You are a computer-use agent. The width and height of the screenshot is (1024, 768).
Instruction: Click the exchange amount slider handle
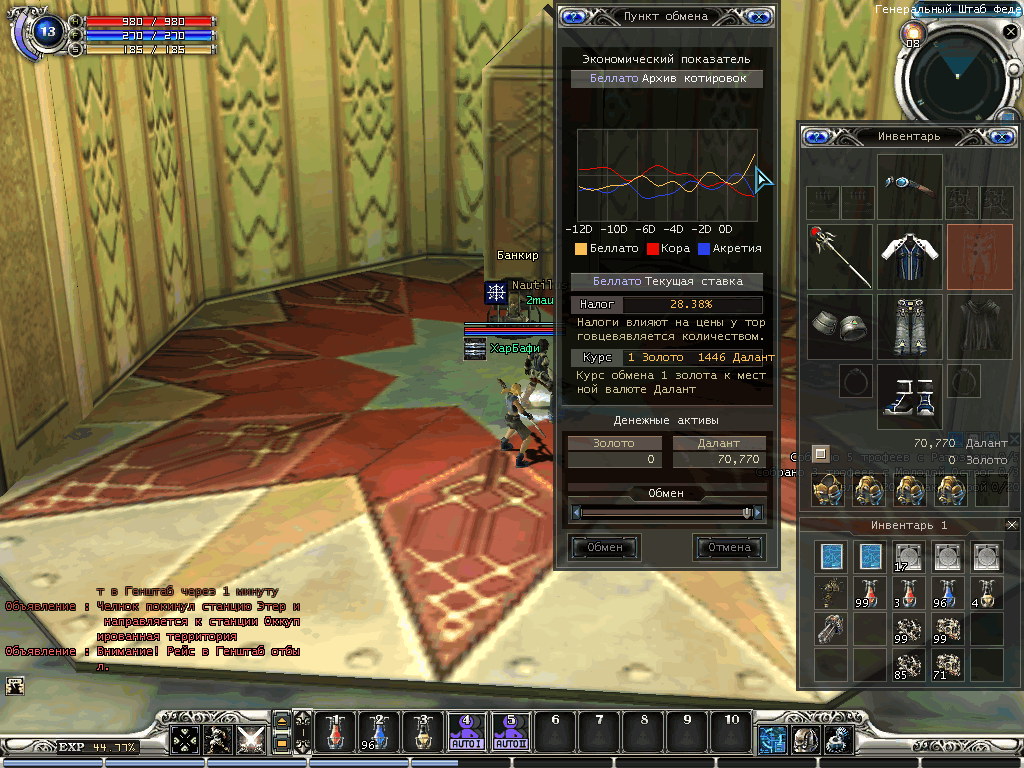click(747, 512)
